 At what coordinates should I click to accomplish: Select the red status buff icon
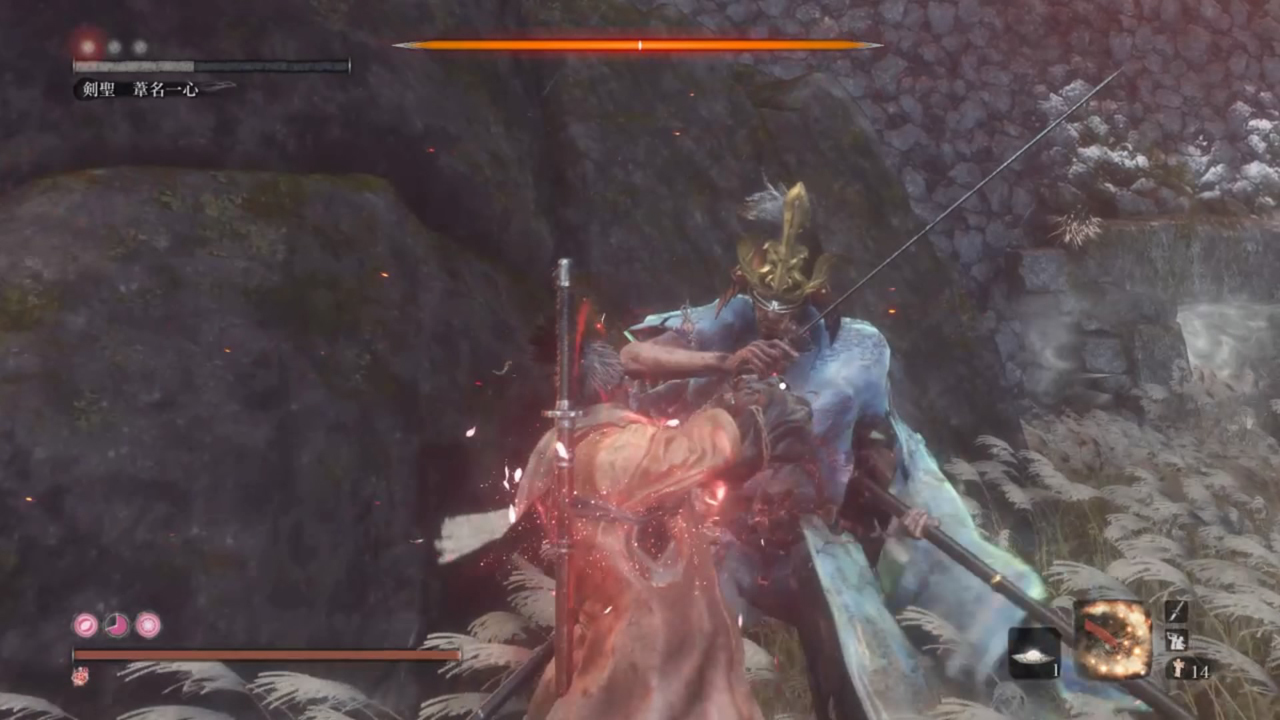[x=79, y=677]
